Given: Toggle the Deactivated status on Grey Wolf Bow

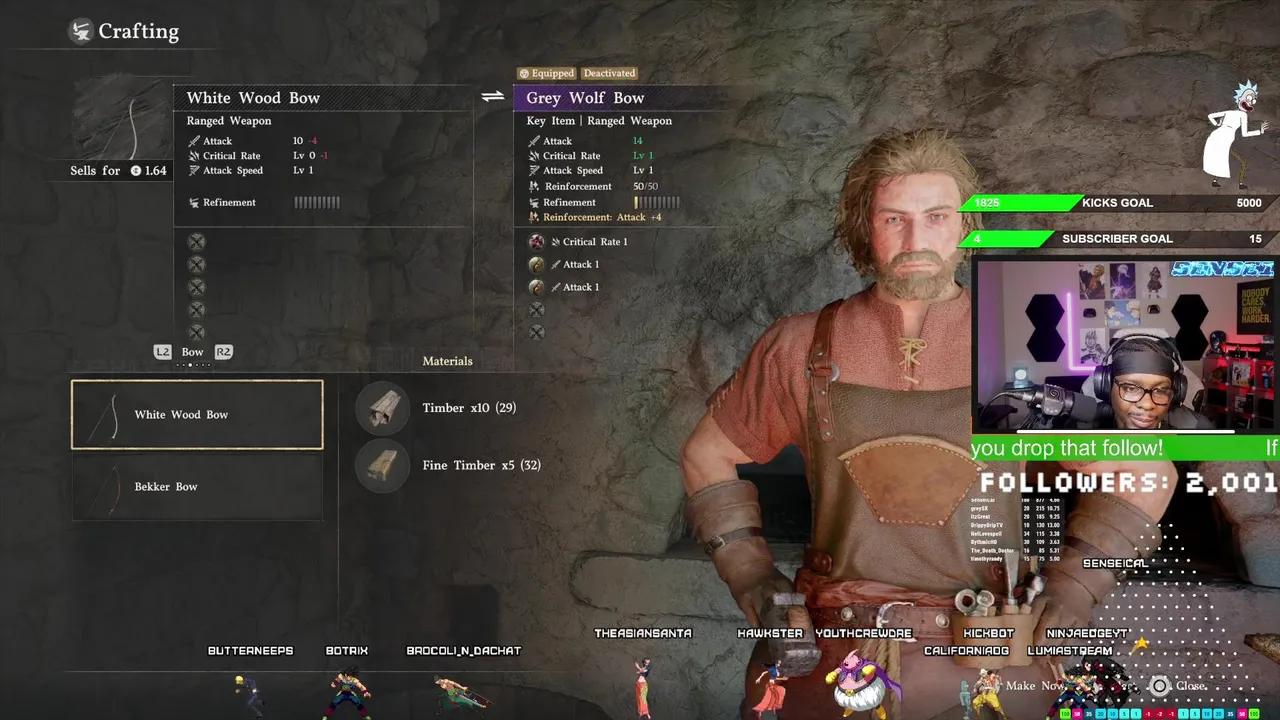Looking at the screenshot, I should tap(609, 73).
